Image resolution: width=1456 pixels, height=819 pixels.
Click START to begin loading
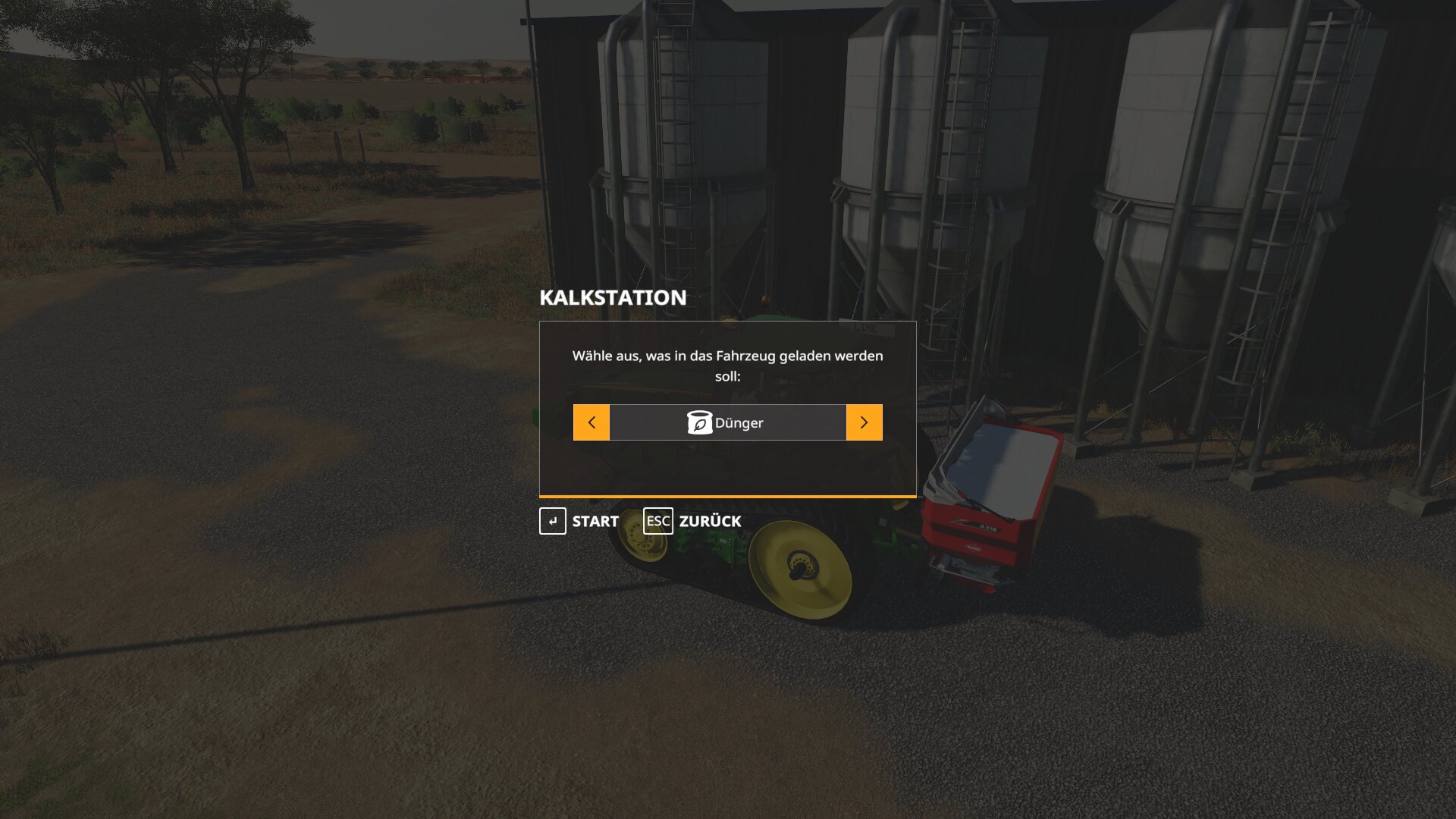580,521
